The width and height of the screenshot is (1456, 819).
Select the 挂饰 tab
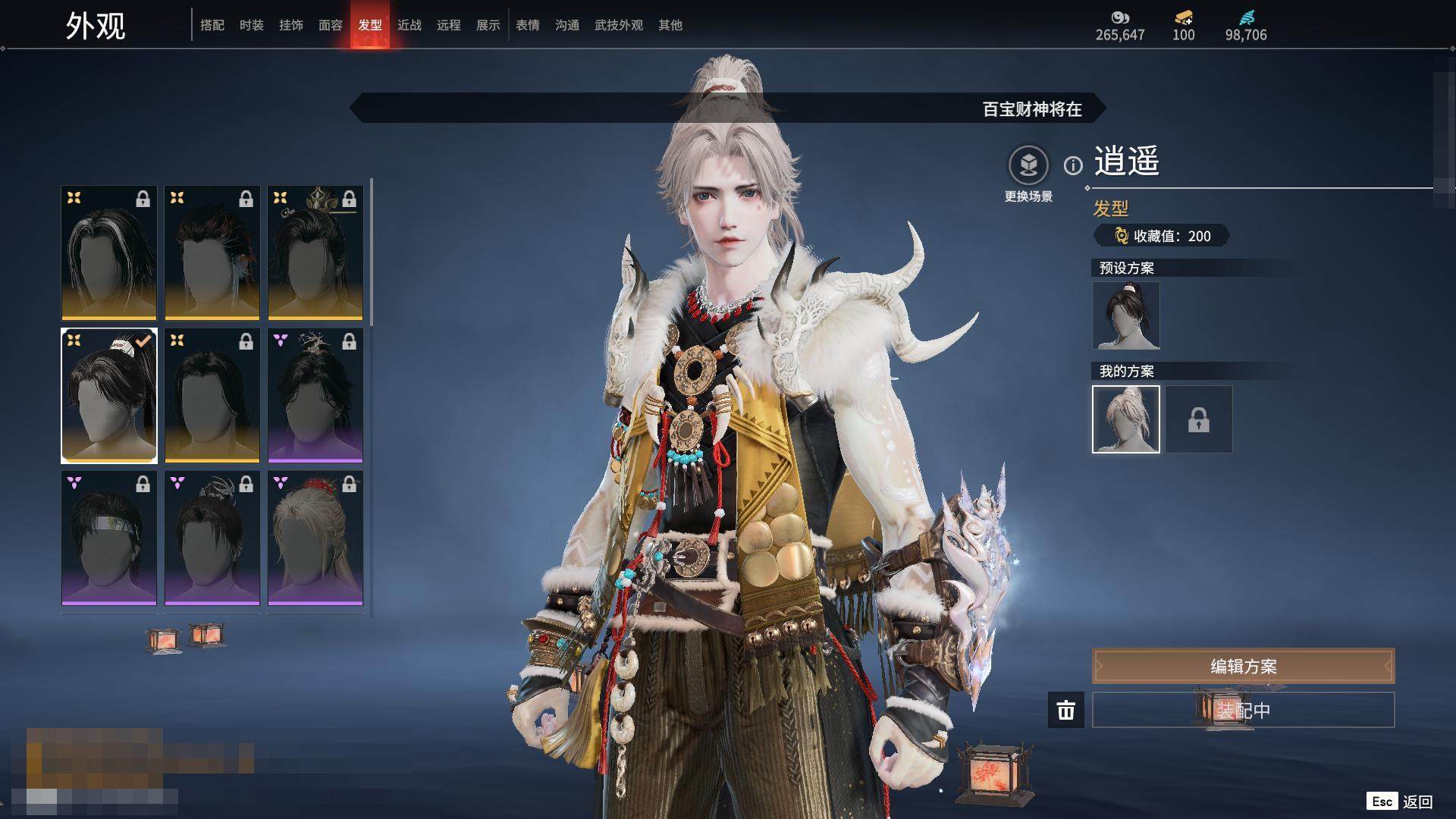click(x=291, y=25)
